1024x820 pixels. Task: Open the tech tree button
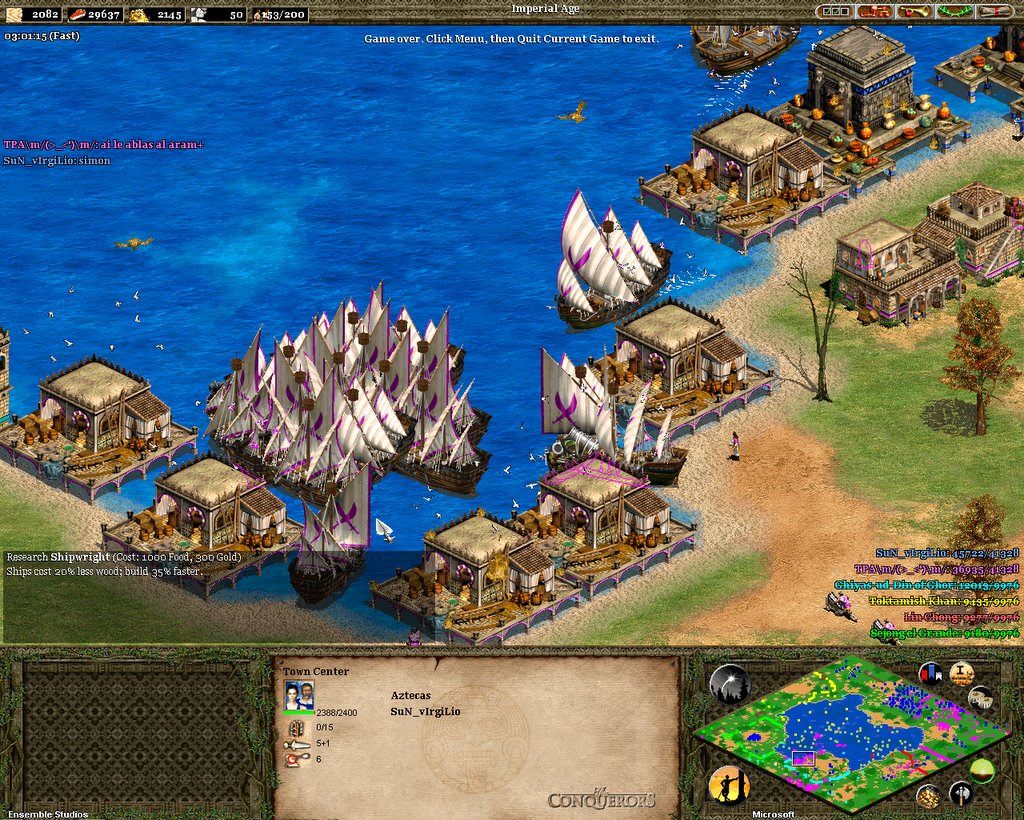pyautogui.click(x=875, y=11)
